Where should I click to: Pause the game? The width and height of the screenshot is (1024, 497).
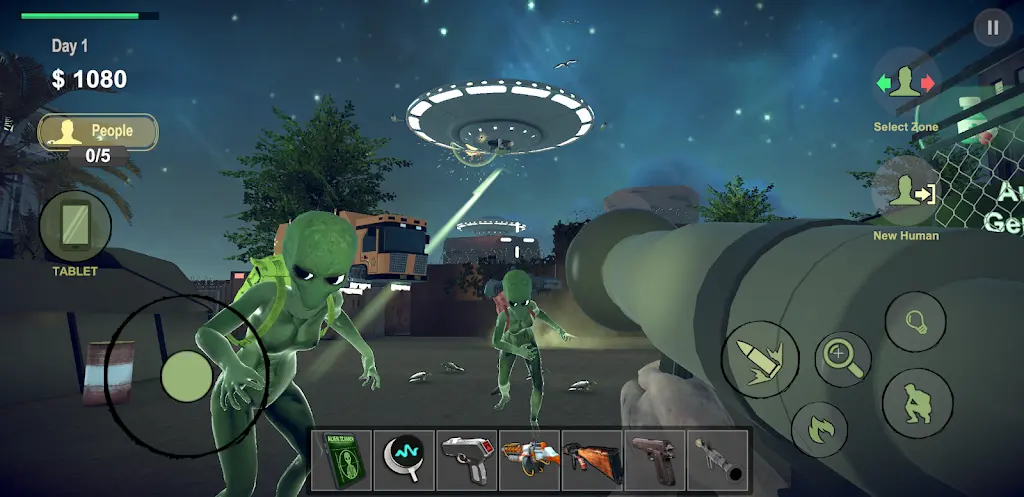tap(992, 28)
